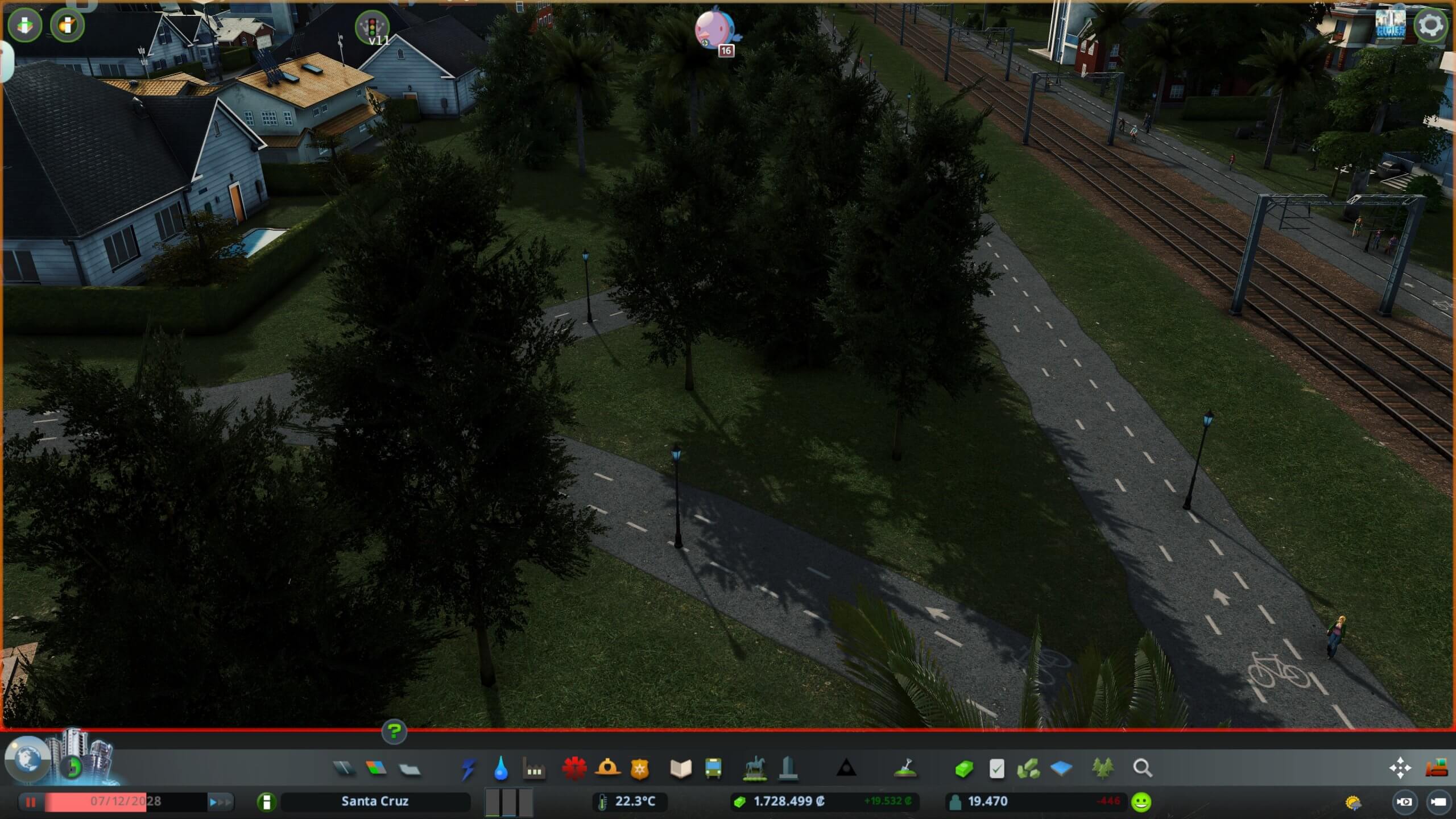Select the Zoning tool icon
The image size is (1456, 819).
pos(376,769)
